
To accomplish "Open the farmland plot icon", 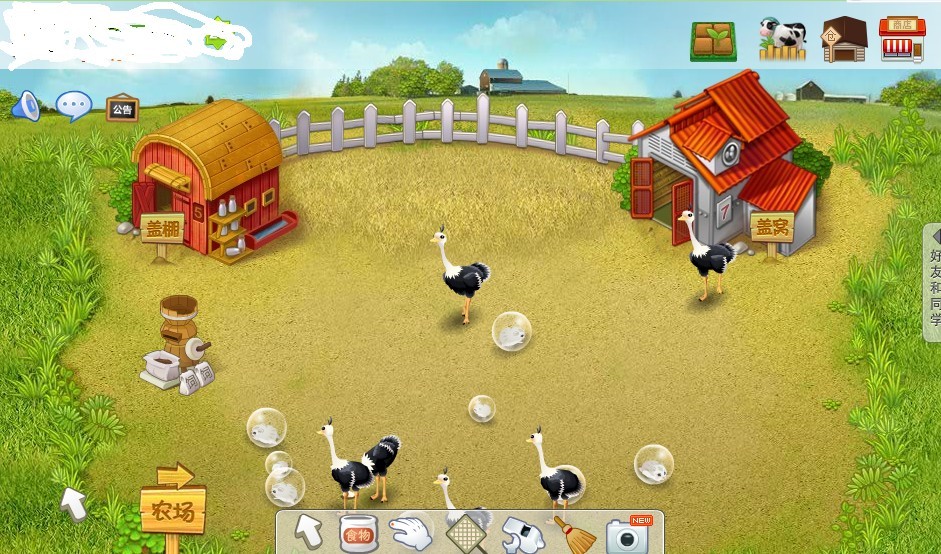I will click(713, 41).
